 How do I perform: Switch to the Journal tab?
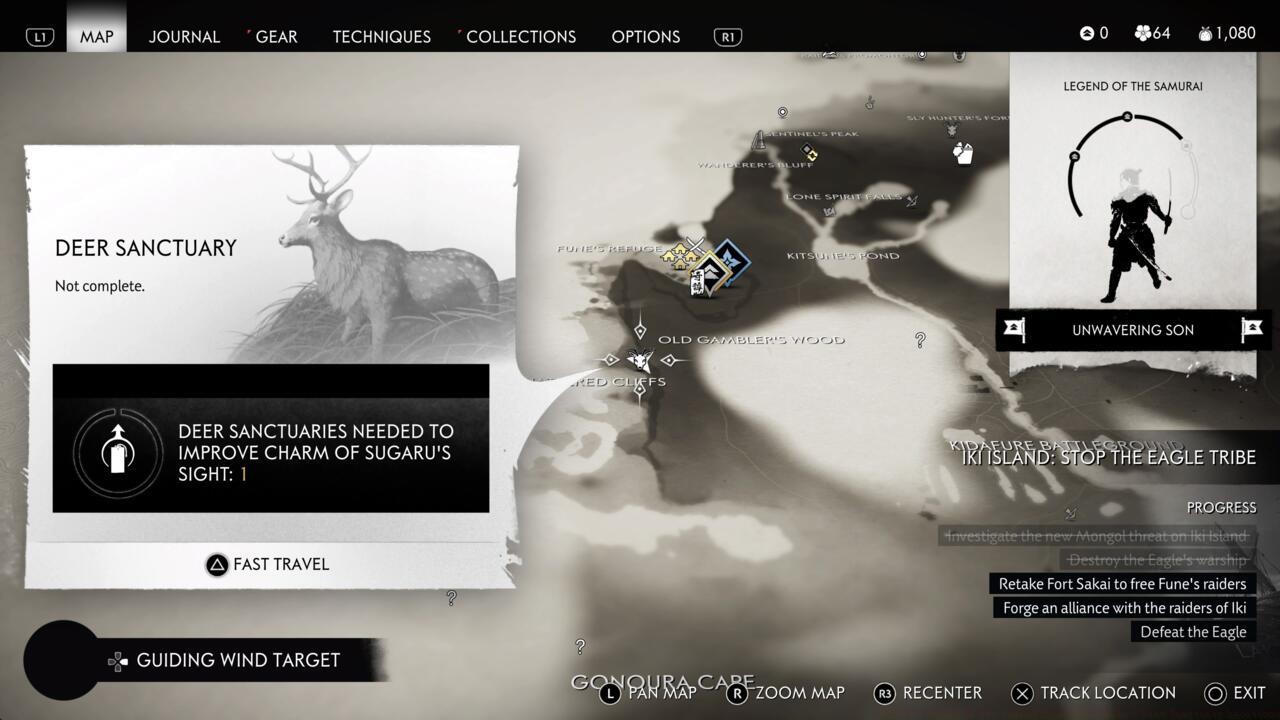pyautogui.click(x=184, y=36)
